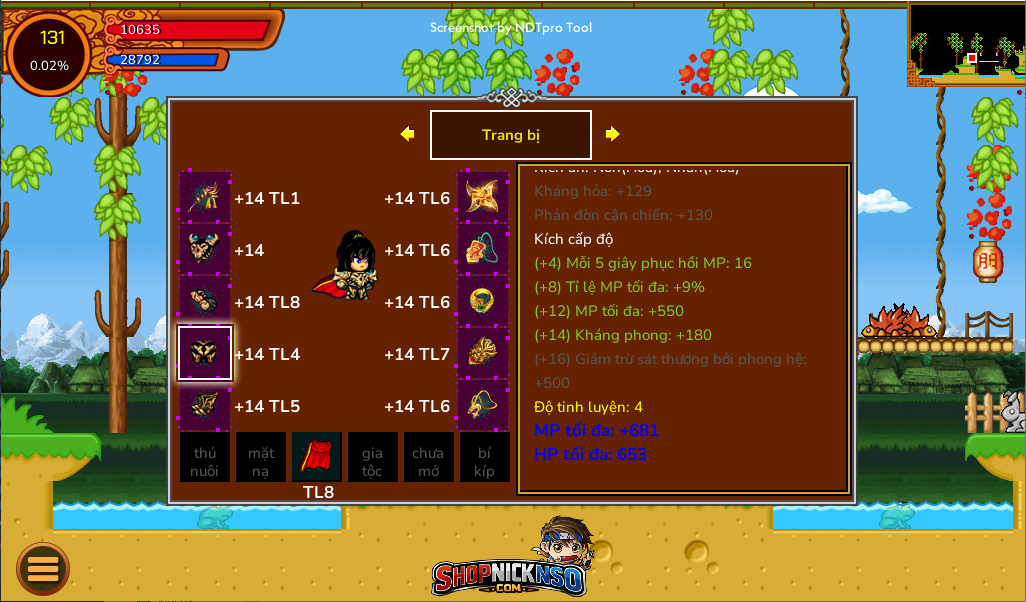Select the boots slot (+14 TL5)
1026x602 pixels.
[x=205, y=405]
